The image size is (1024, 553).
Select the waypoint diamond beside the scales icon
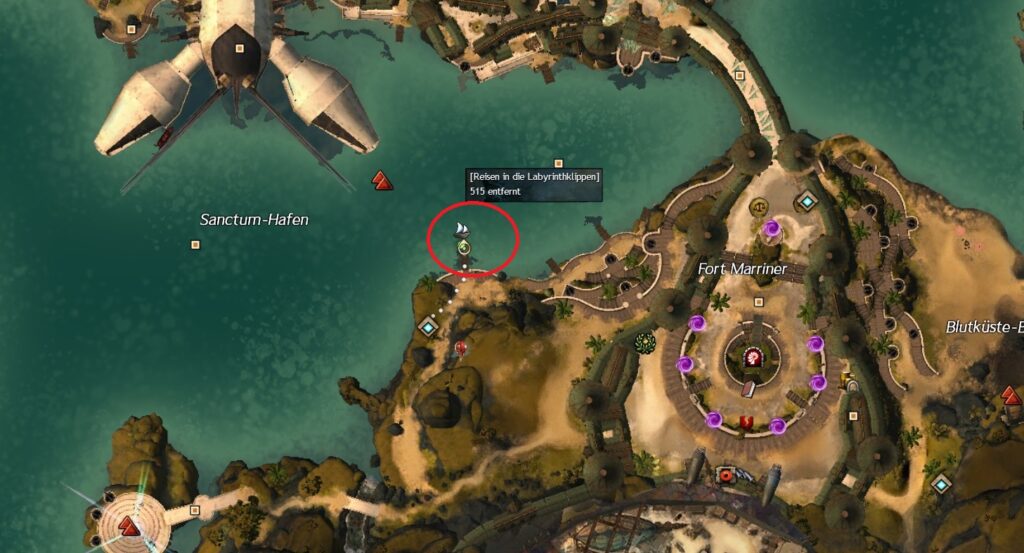(x=807, y=202)
